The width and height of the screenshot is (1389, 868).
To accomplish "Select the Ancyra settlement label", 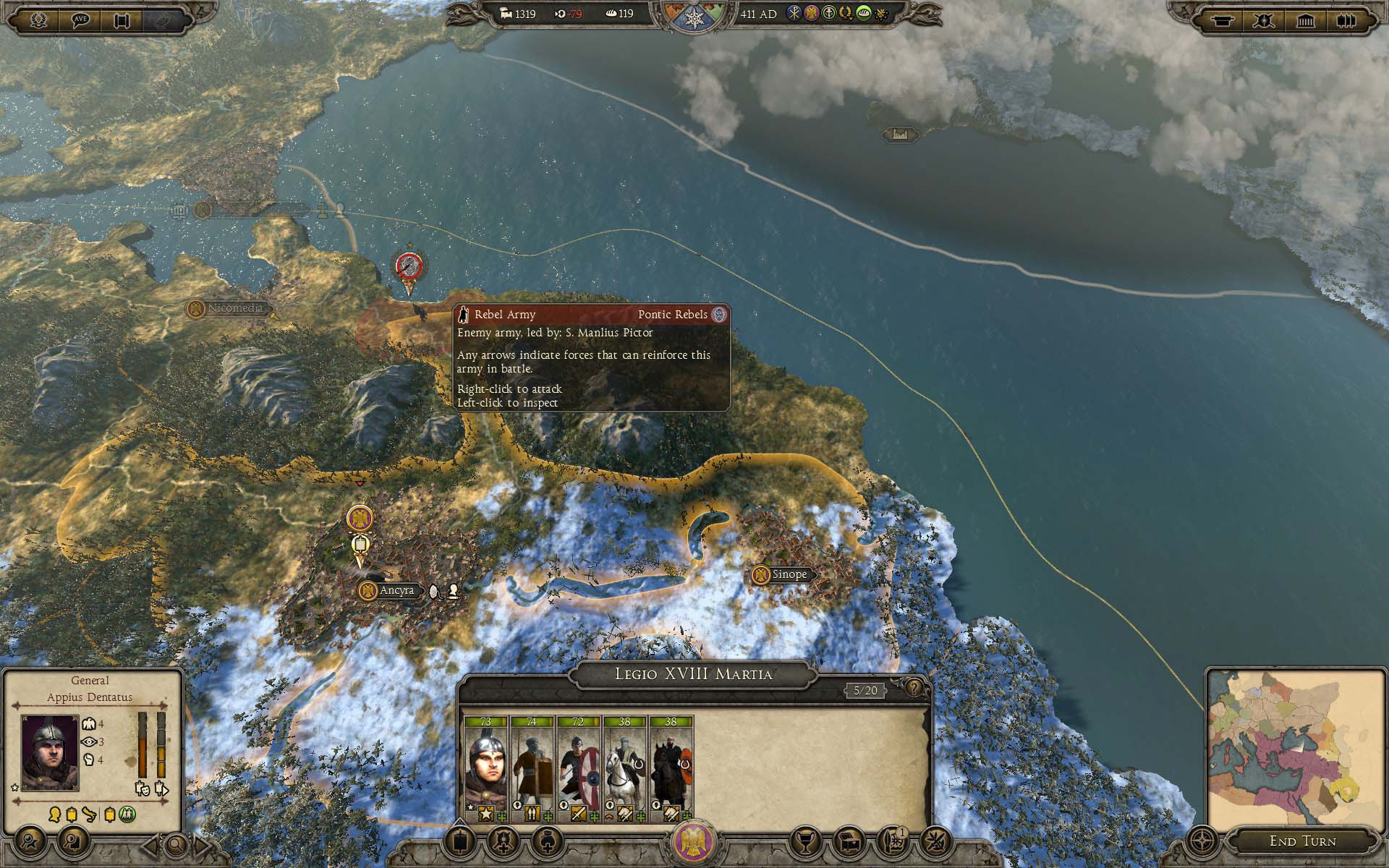I will (x=396, y=590).
